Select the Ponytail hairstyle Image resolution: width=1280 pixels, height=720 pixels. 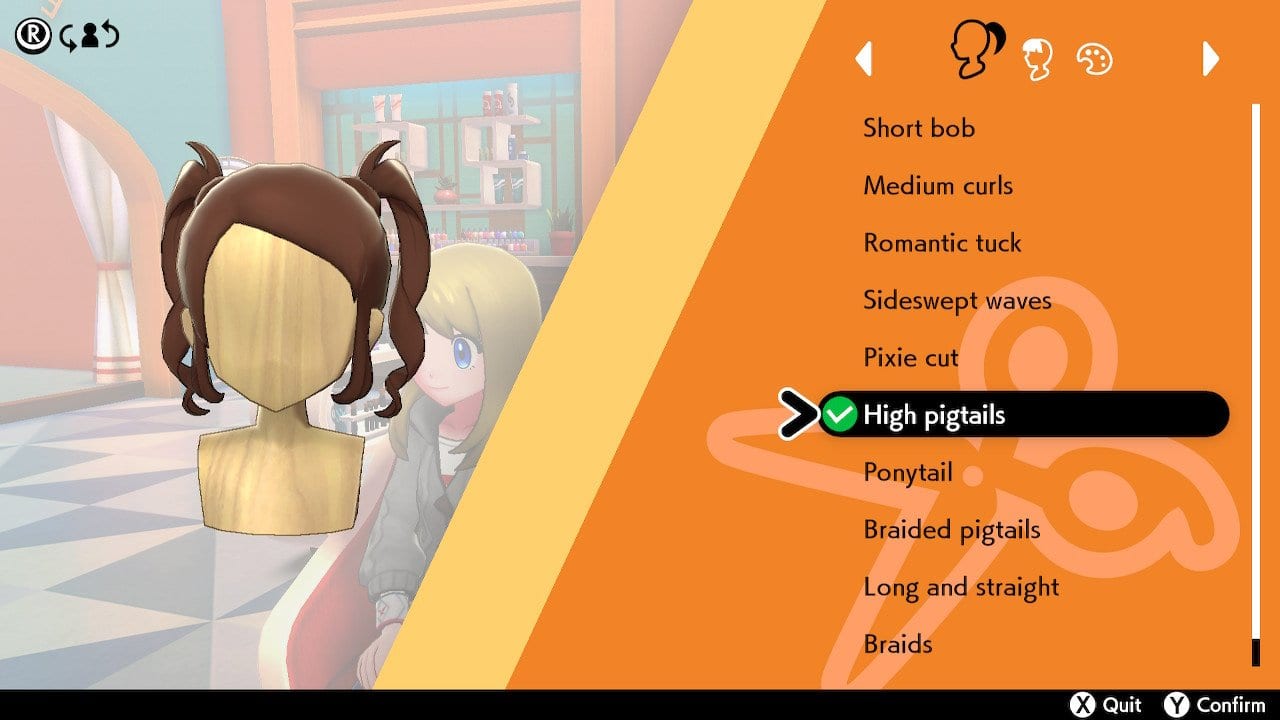click(x=907, y=472)
